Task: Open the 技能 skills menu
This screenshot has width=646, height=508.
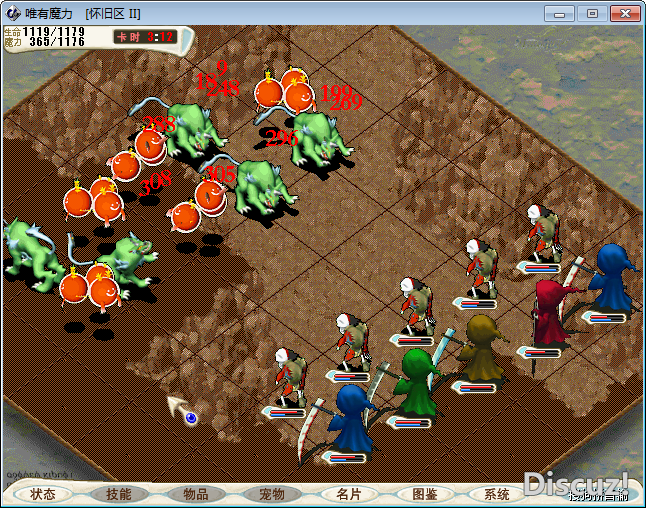Action: click(x=119, y=494)
